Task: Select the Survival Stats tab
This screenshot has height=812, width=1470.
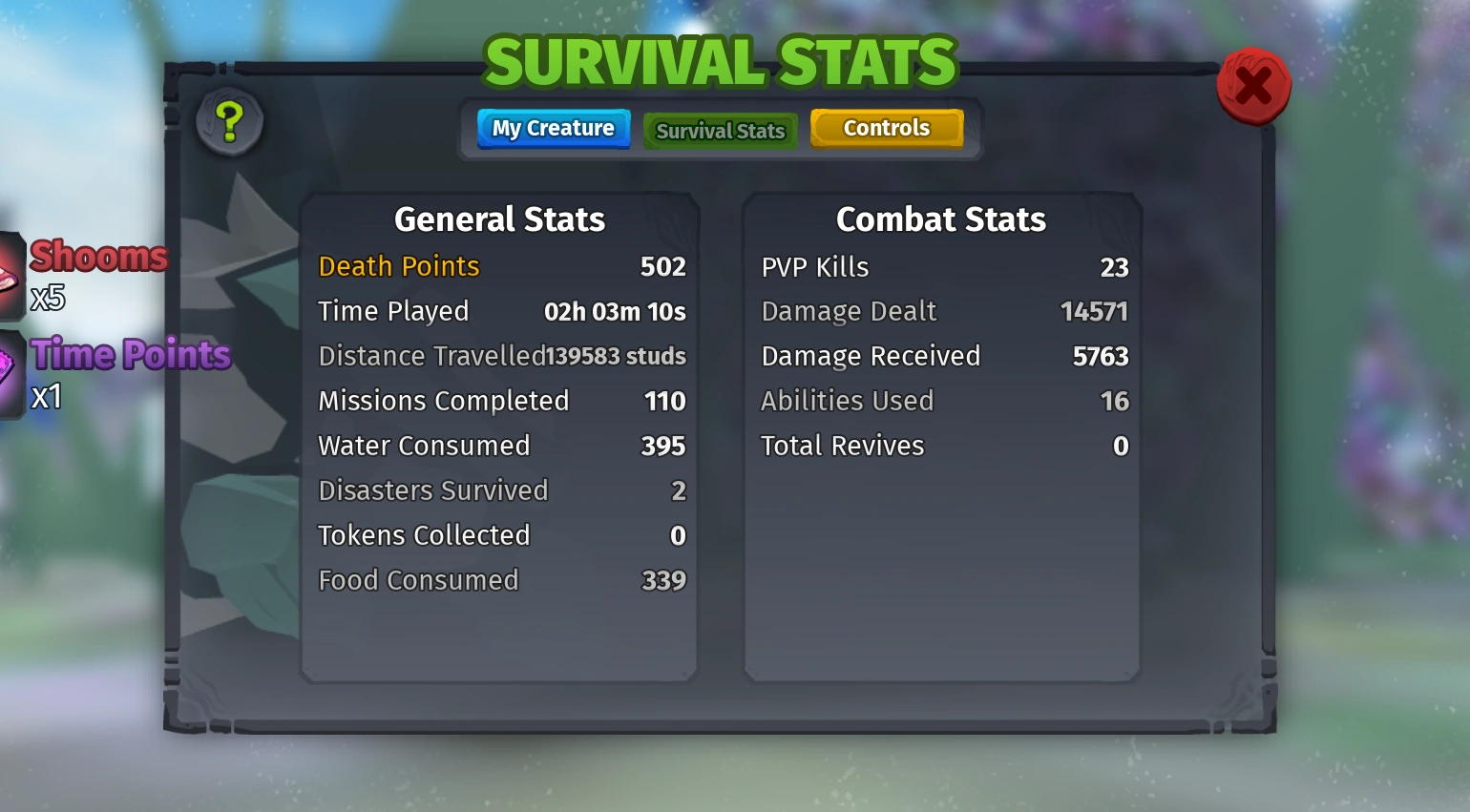Action: pyautogui.click(x=720, y=131)
